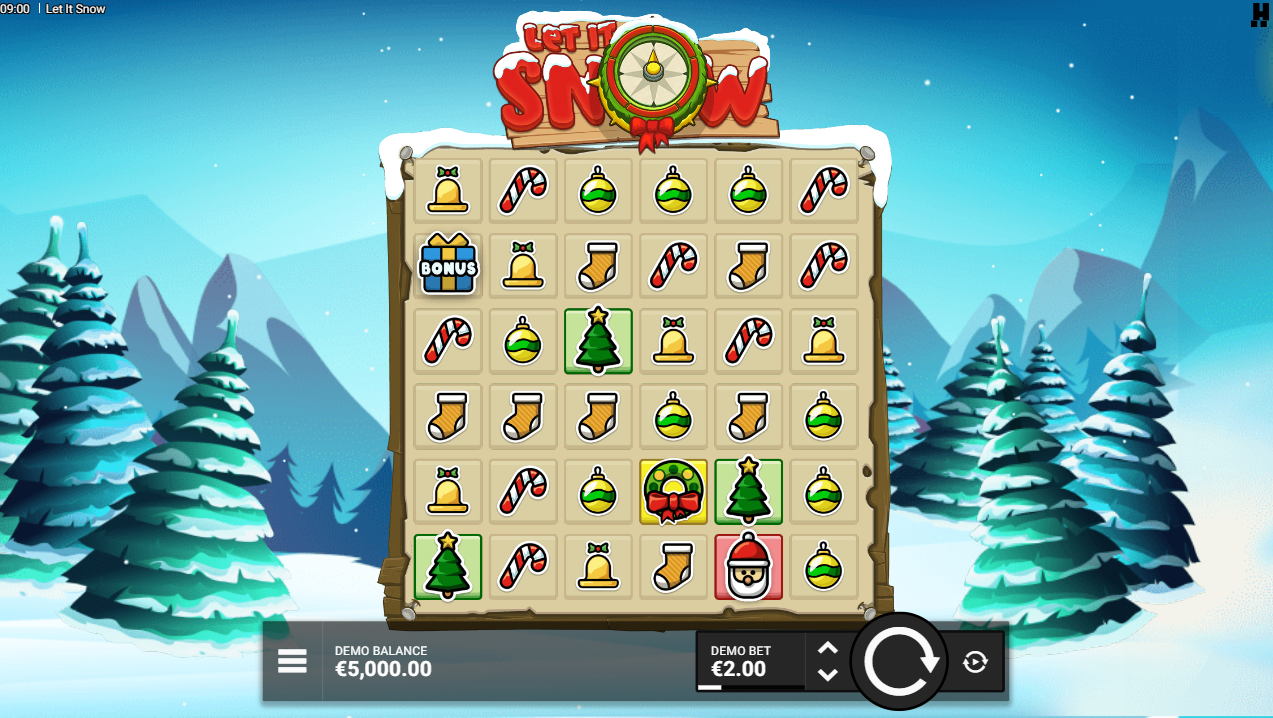
Task: Open the hamburger menu
Action: pos(292,661)
